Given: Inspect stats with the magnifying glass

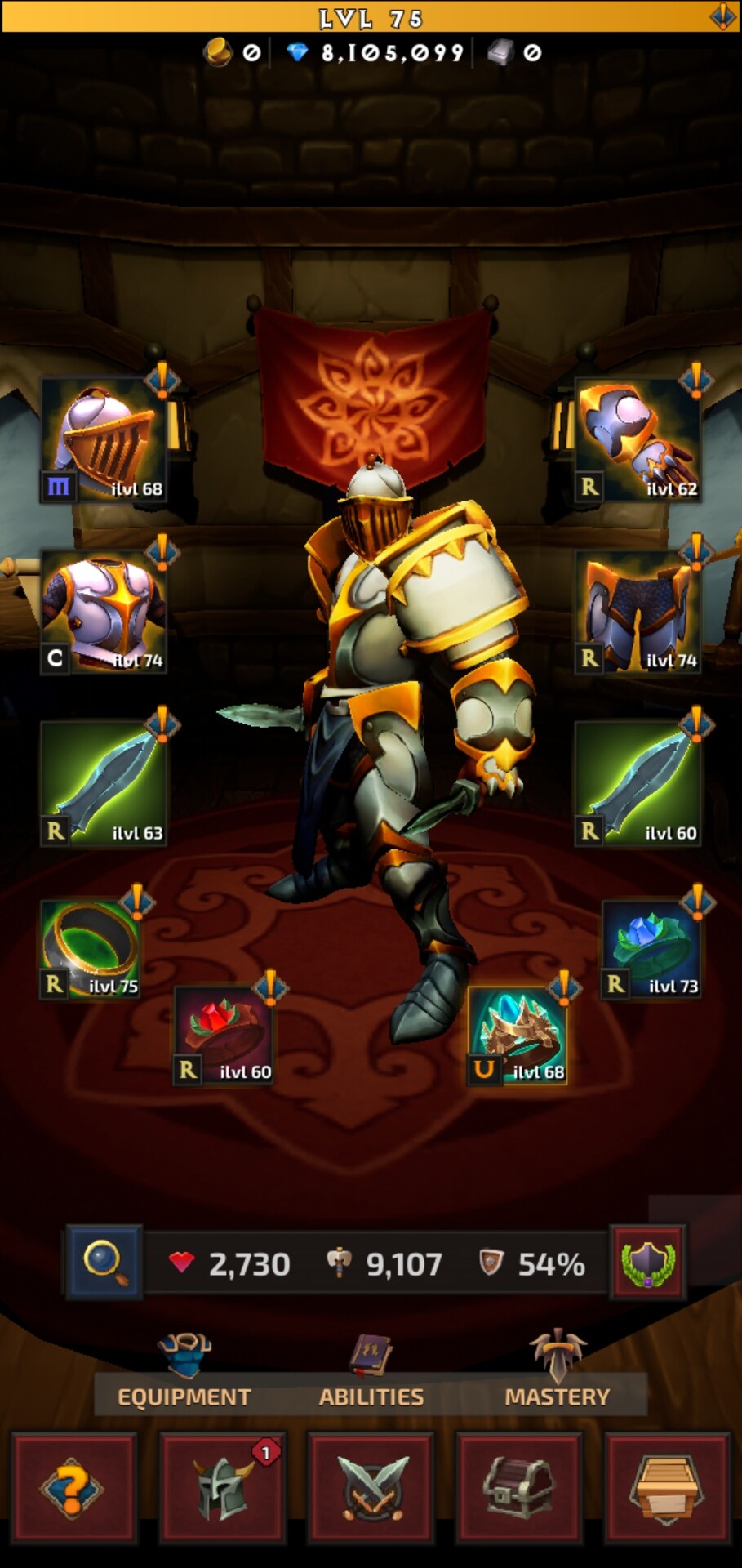Looking at the screenshot, I should tap(104, 1262).
